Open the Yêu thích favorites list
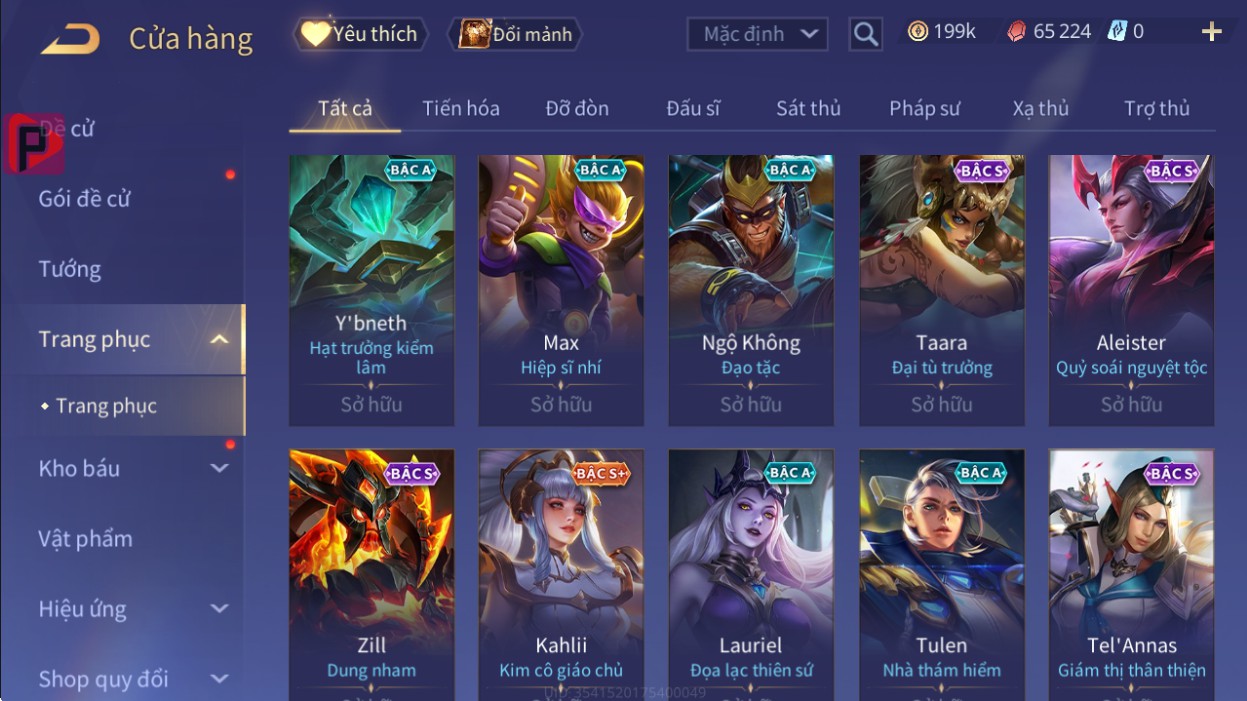 pyautogui.click(x=360, y=34)
